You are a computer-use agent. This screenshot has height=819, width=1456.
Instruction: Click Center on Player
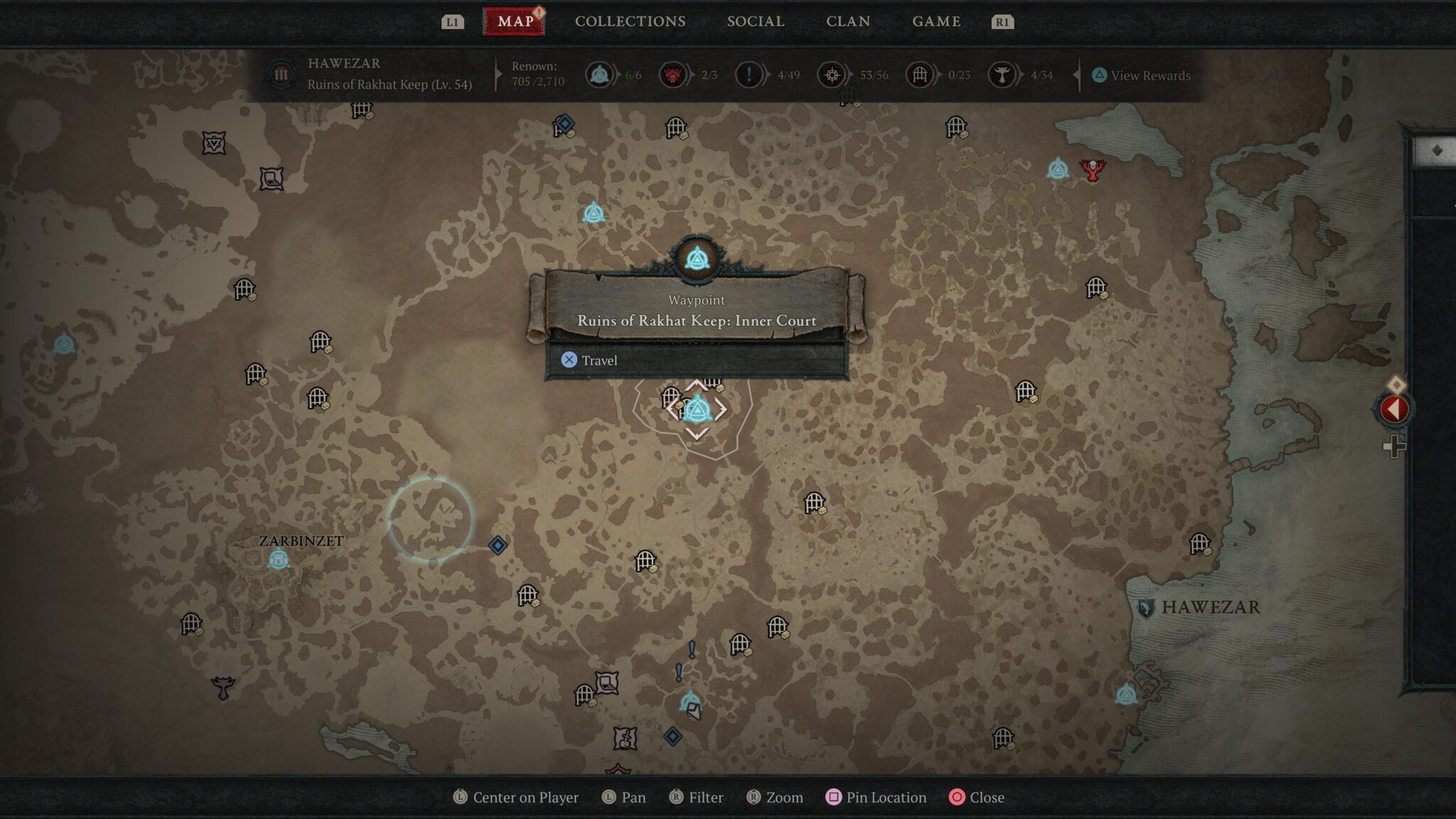(x=518, y=798)
